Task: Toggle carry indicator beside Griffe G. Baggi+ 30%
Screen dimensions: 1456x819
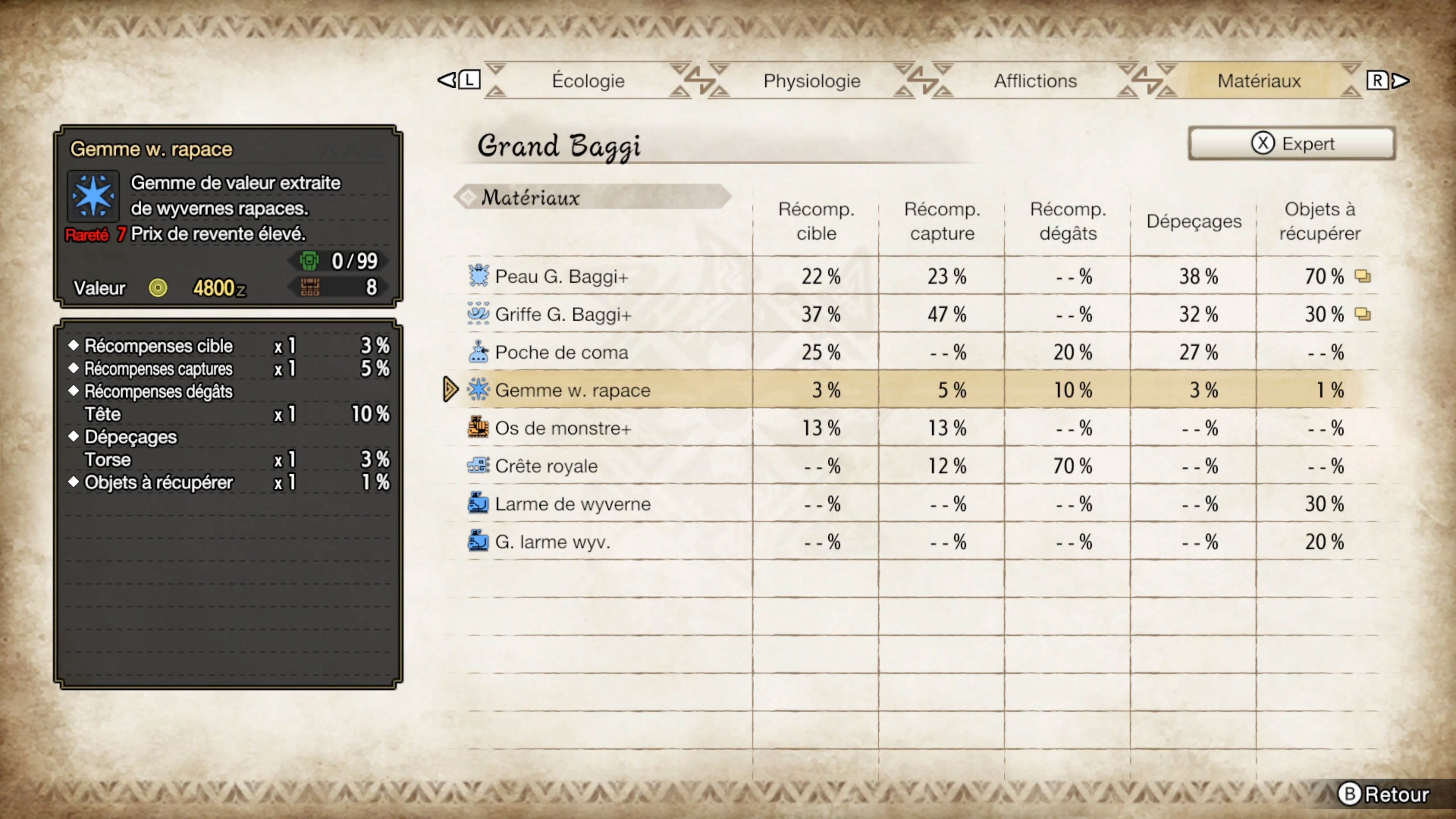Action: point(1363,314)
